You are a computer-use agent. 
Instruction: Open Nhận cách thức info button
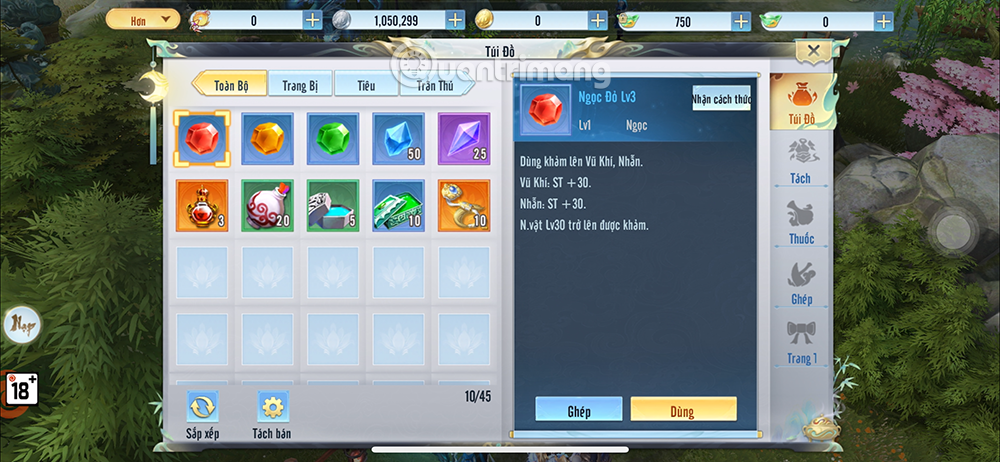click(x=721, y=99)
